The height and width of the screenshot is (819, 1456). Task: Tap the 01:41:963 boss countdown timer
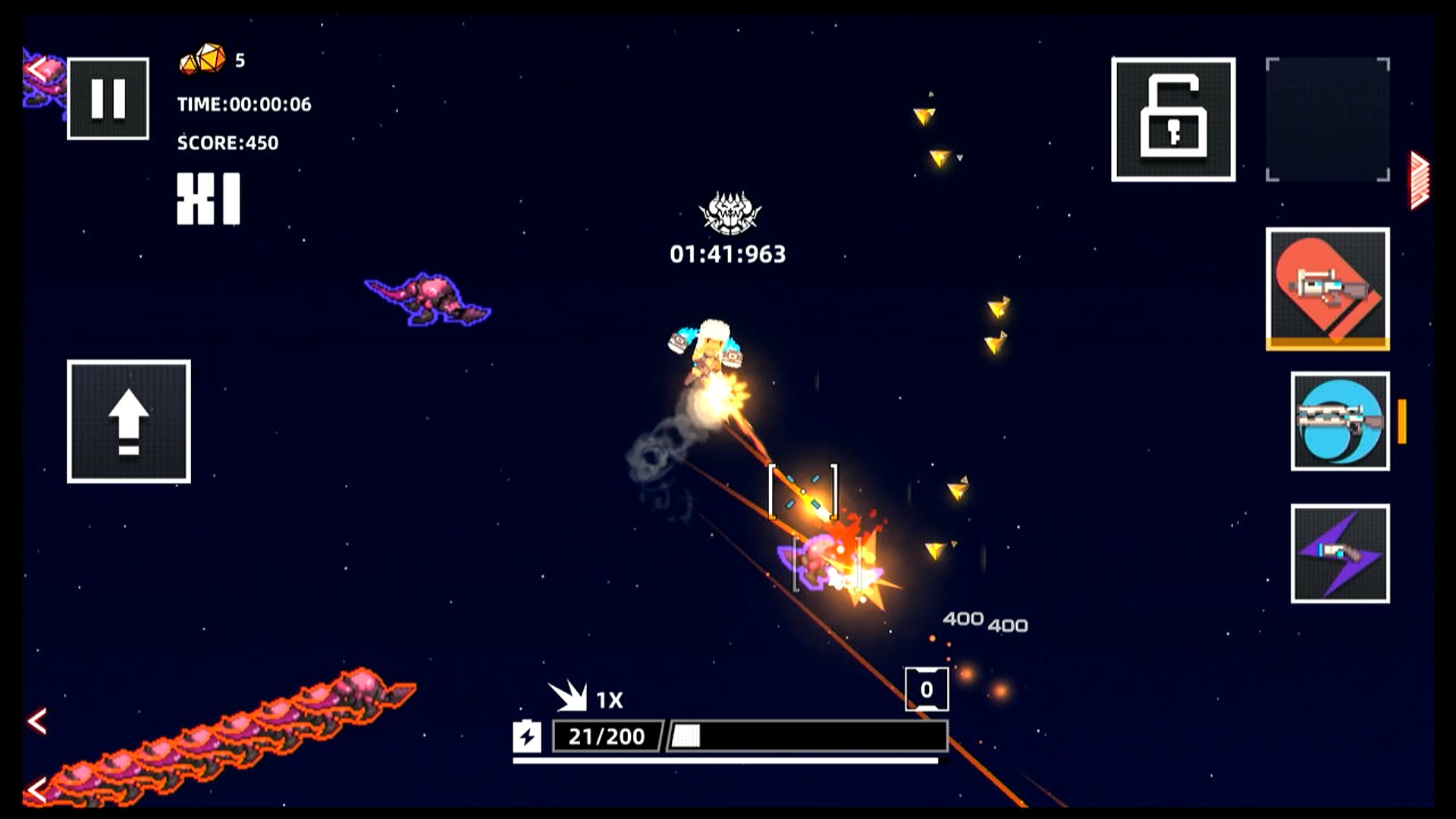coord(730,253)
